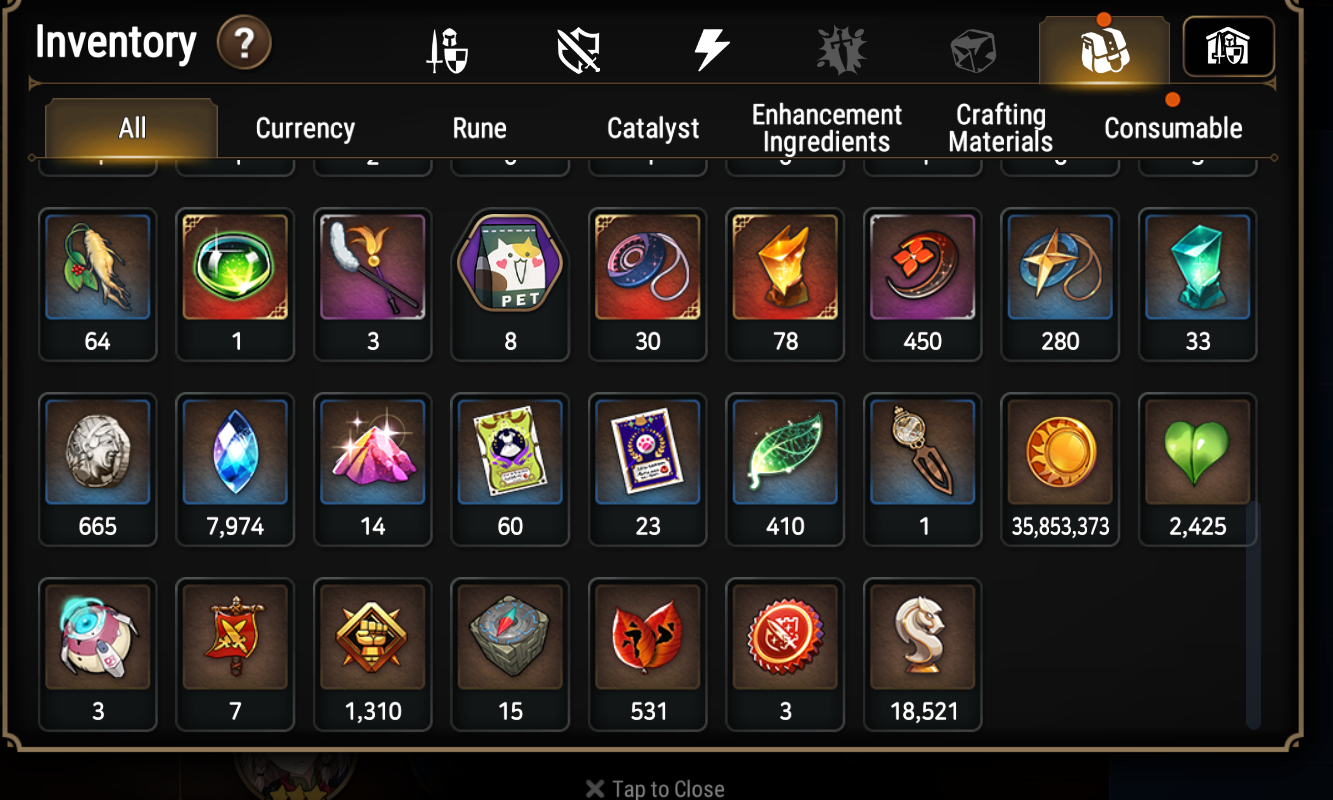This screenshot has height=800, width=1333.
Task: Switch to the Currency tab
Action: [x=305, y=128]
